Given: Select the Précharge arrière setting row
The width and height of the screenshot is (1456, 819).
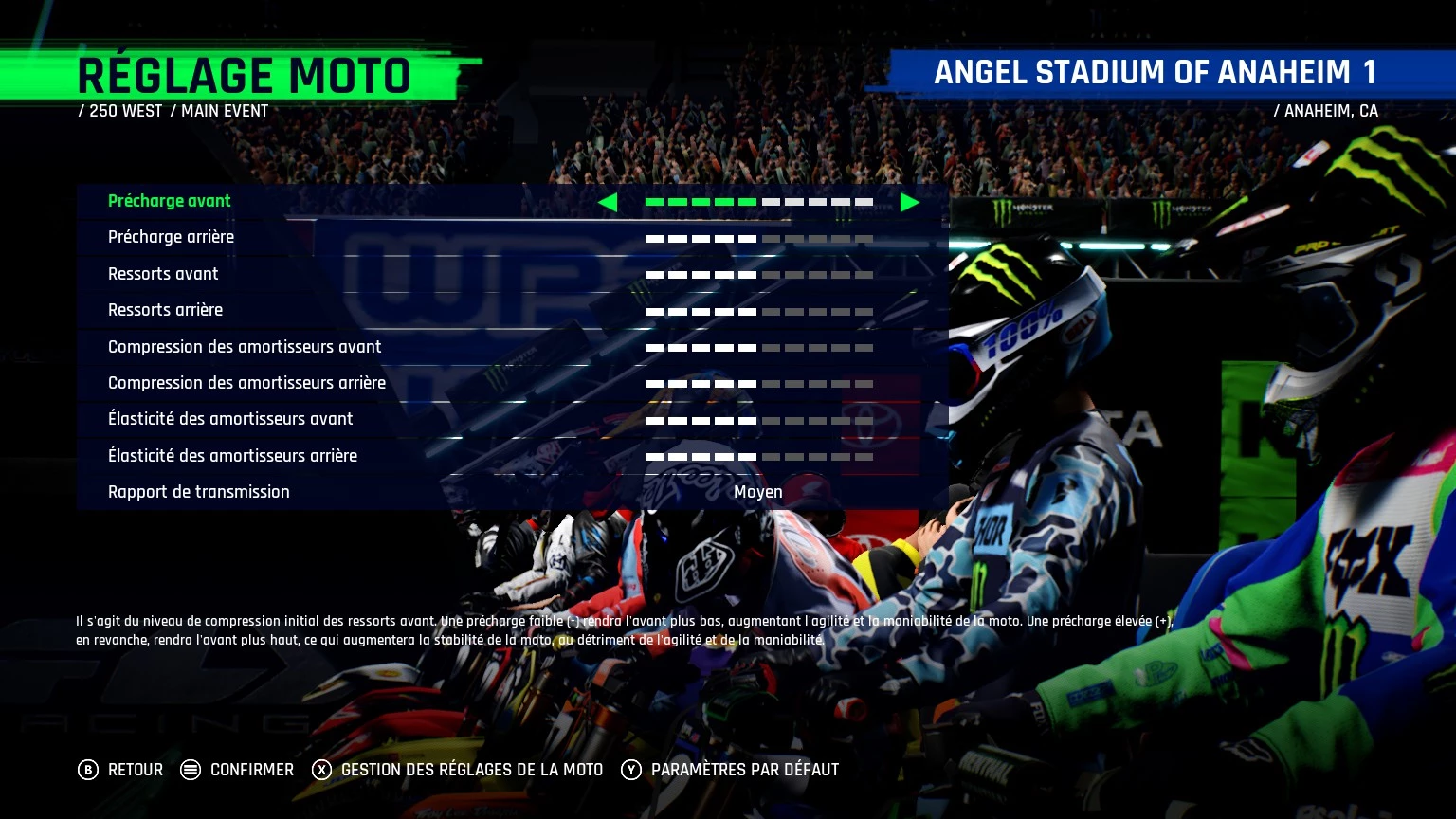Looking at the screenshot, I should click(x=172, y=237).
